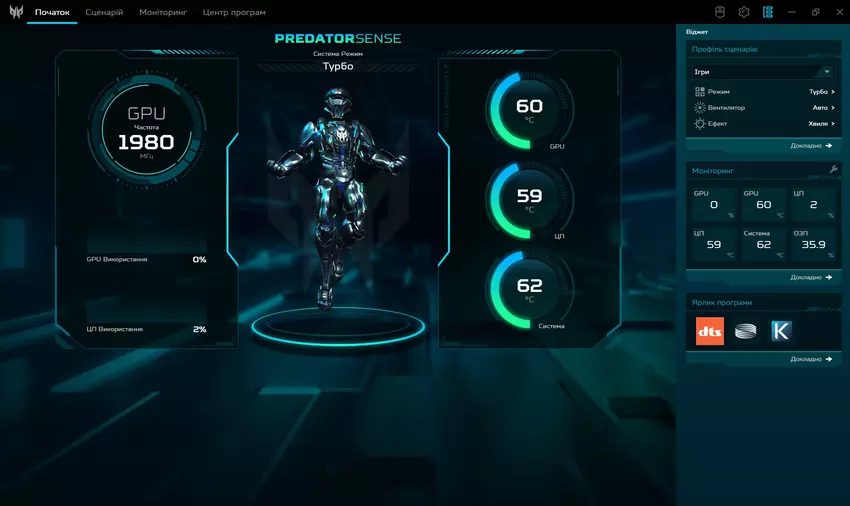The height and width of the screenshot is (506, 850).
Task: Go to the Моніторинг tab
Action: 163,13
